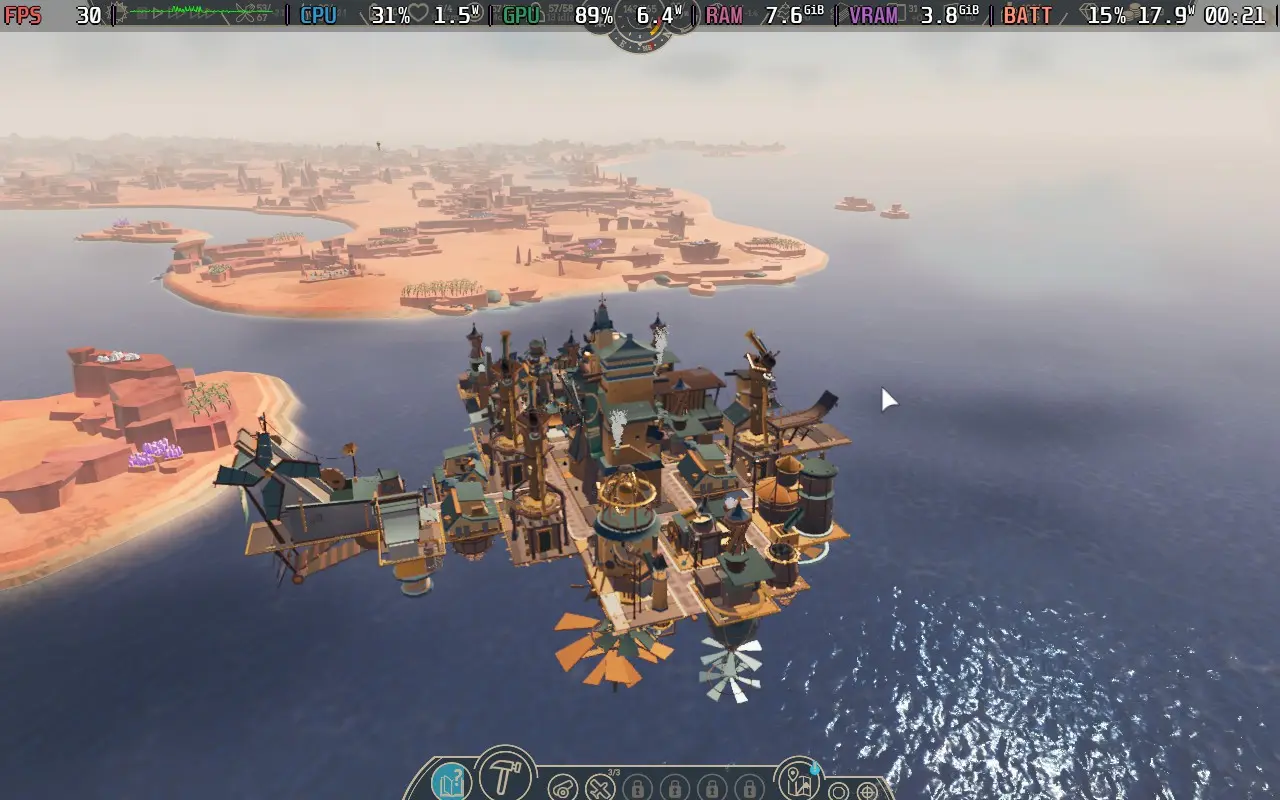
Task: Open the world map icon
Action: click(x=797, y=781)
